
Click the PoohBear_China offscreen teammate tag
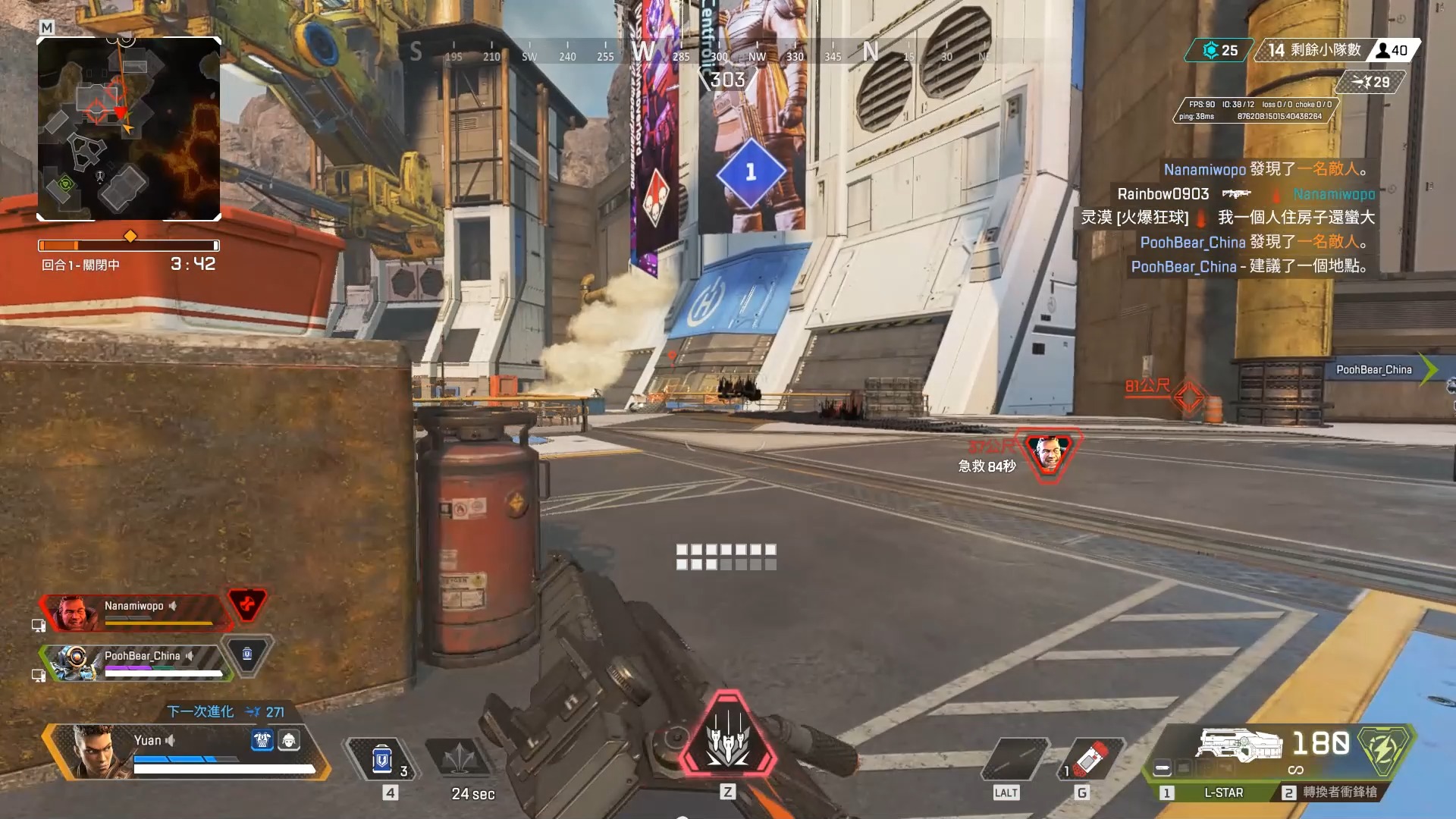pos(1374,370)
